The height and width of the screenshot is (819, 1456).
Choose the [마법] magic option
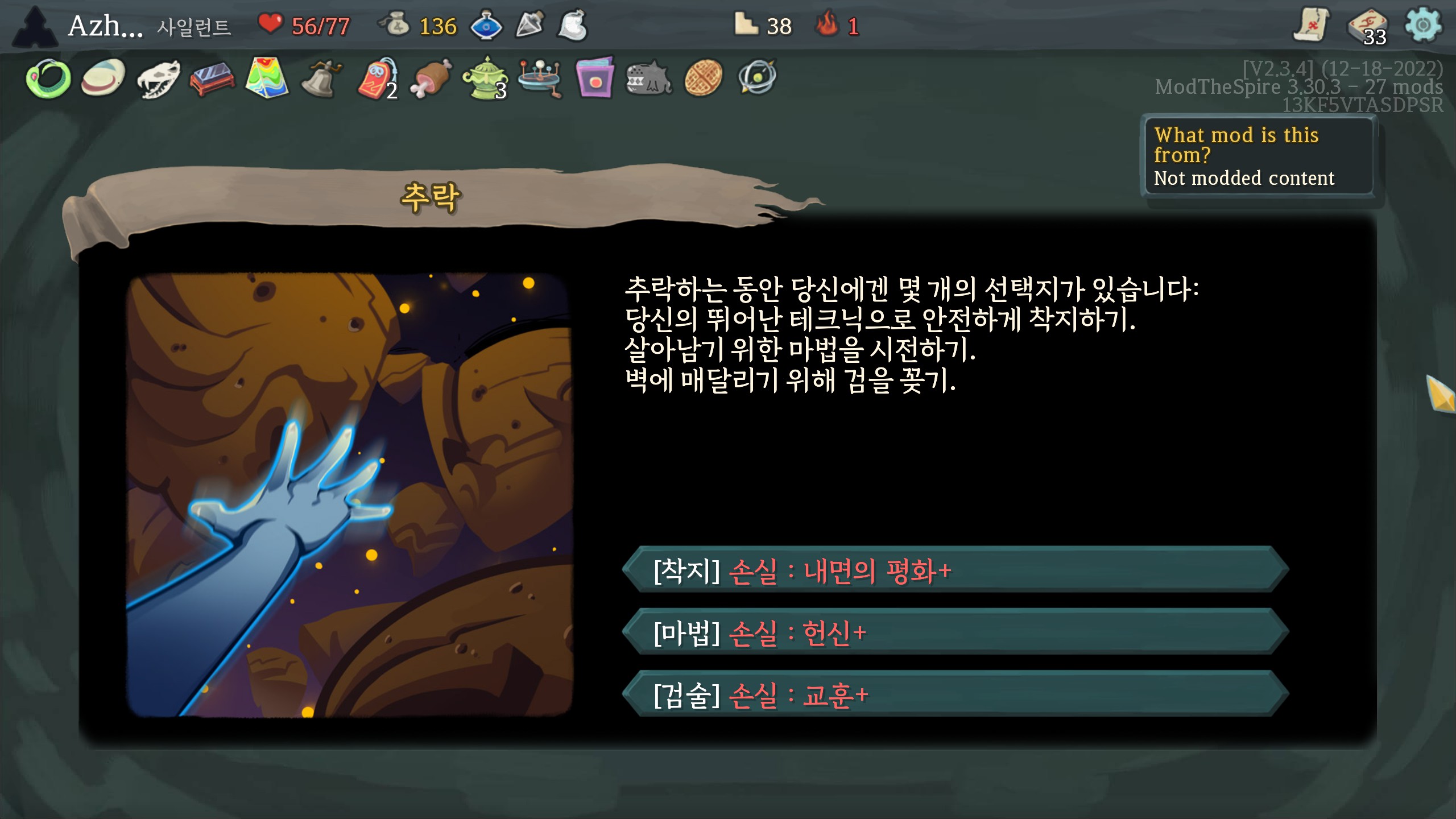click(x=955, y=632)
